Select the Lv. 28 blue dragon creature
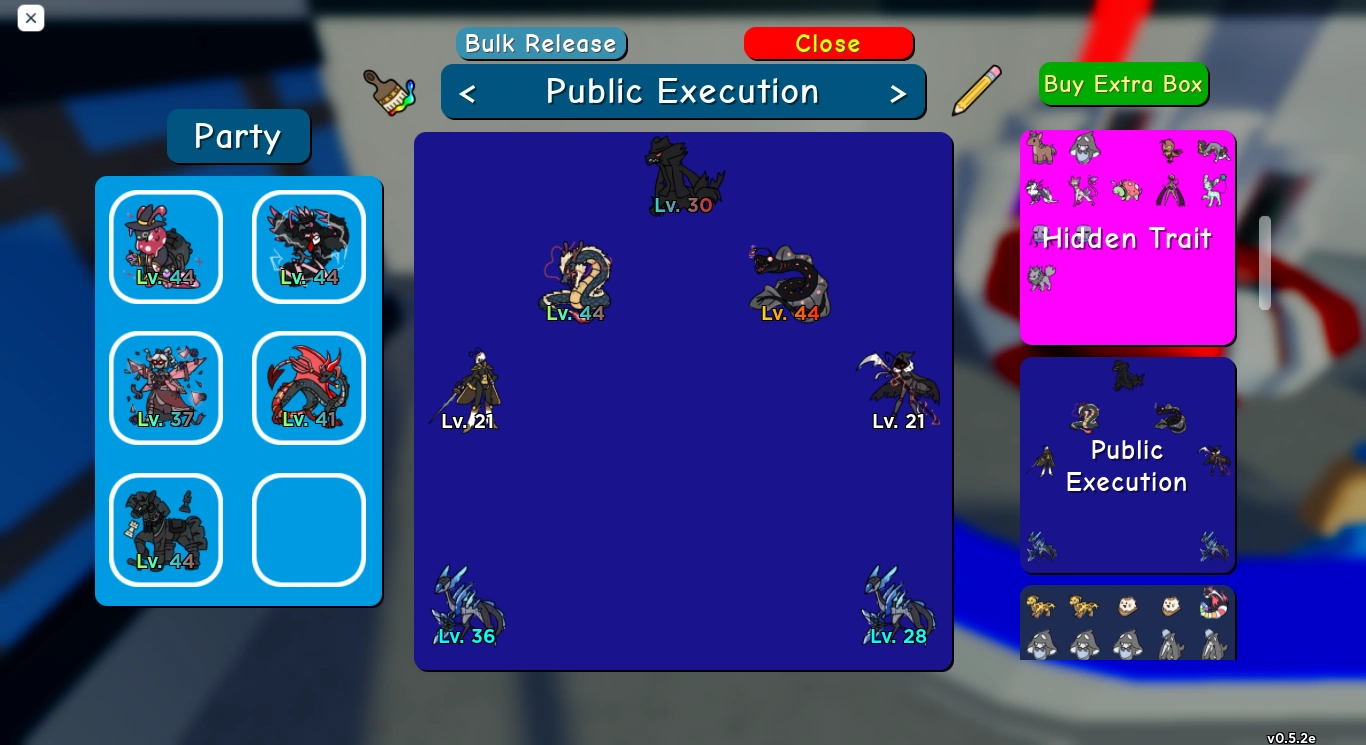This screenshot has width=1366, height=745. coord(896,605)
